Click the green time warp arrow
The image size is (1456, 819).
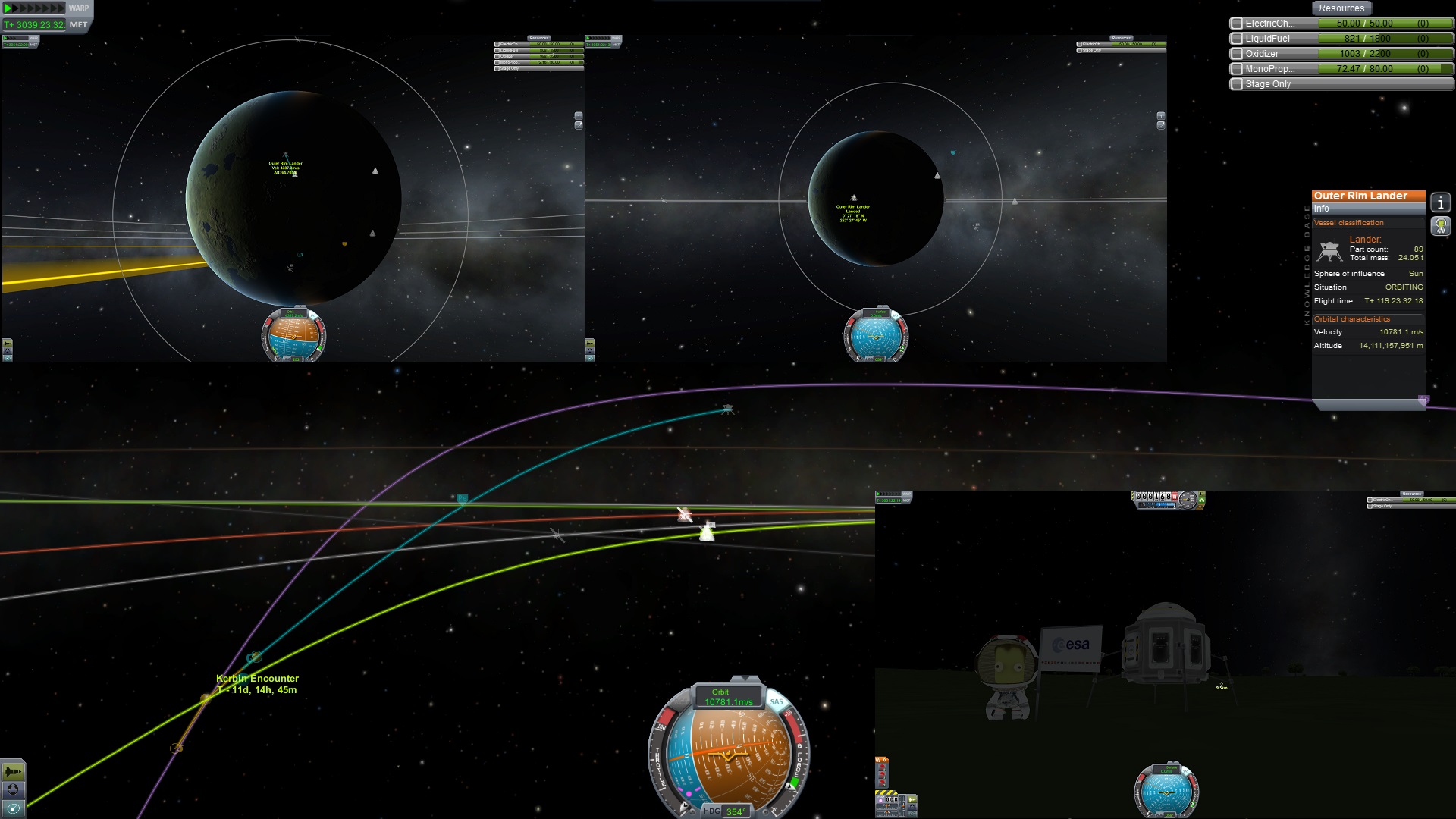(9, 8)
